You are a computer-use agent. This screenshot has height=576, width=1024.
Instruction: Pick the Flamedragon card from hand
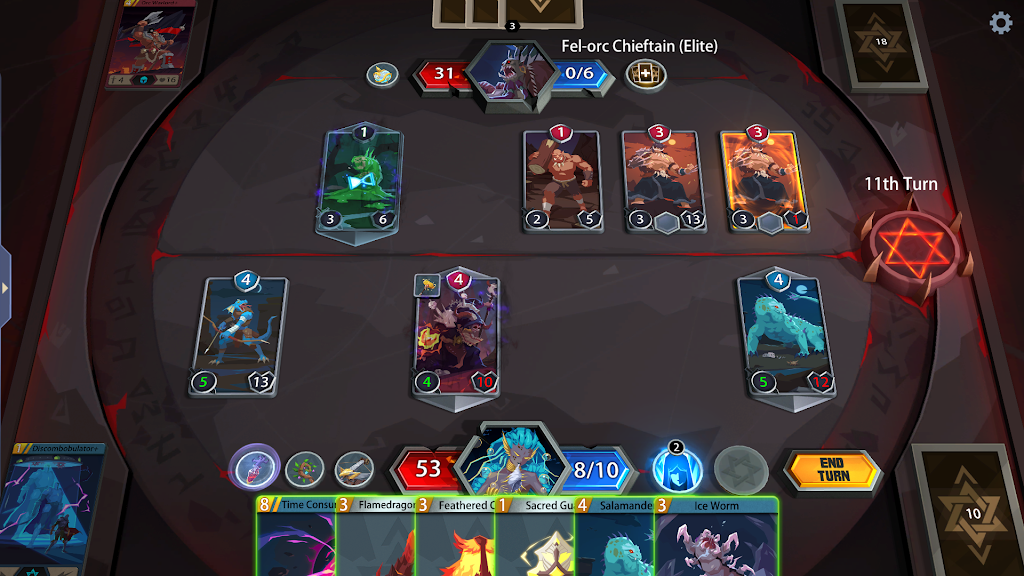375,540
